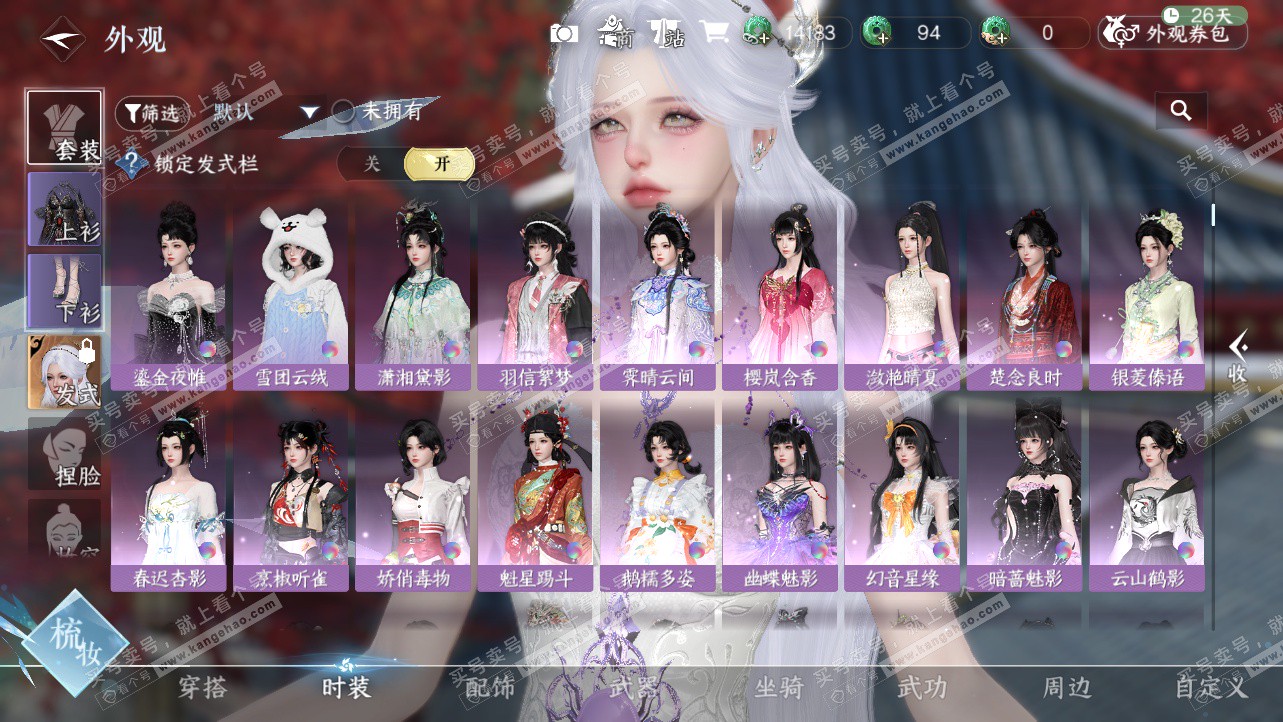Choose the 鎏金夜帷 outfit card
Screen dimensions: 1283x722
coord(169,297)
